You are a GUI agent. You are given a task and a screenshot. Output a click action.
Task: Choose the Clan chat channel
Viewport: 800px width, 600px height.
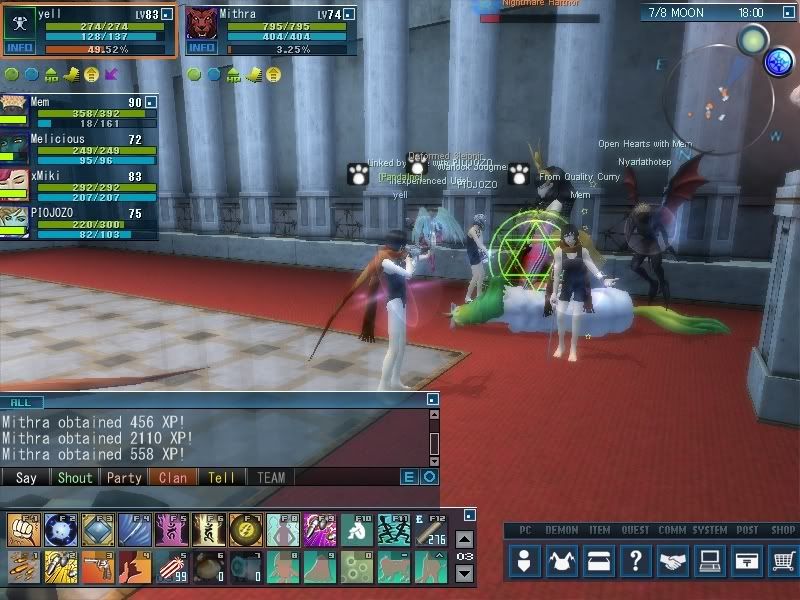[x=173, y=478]
